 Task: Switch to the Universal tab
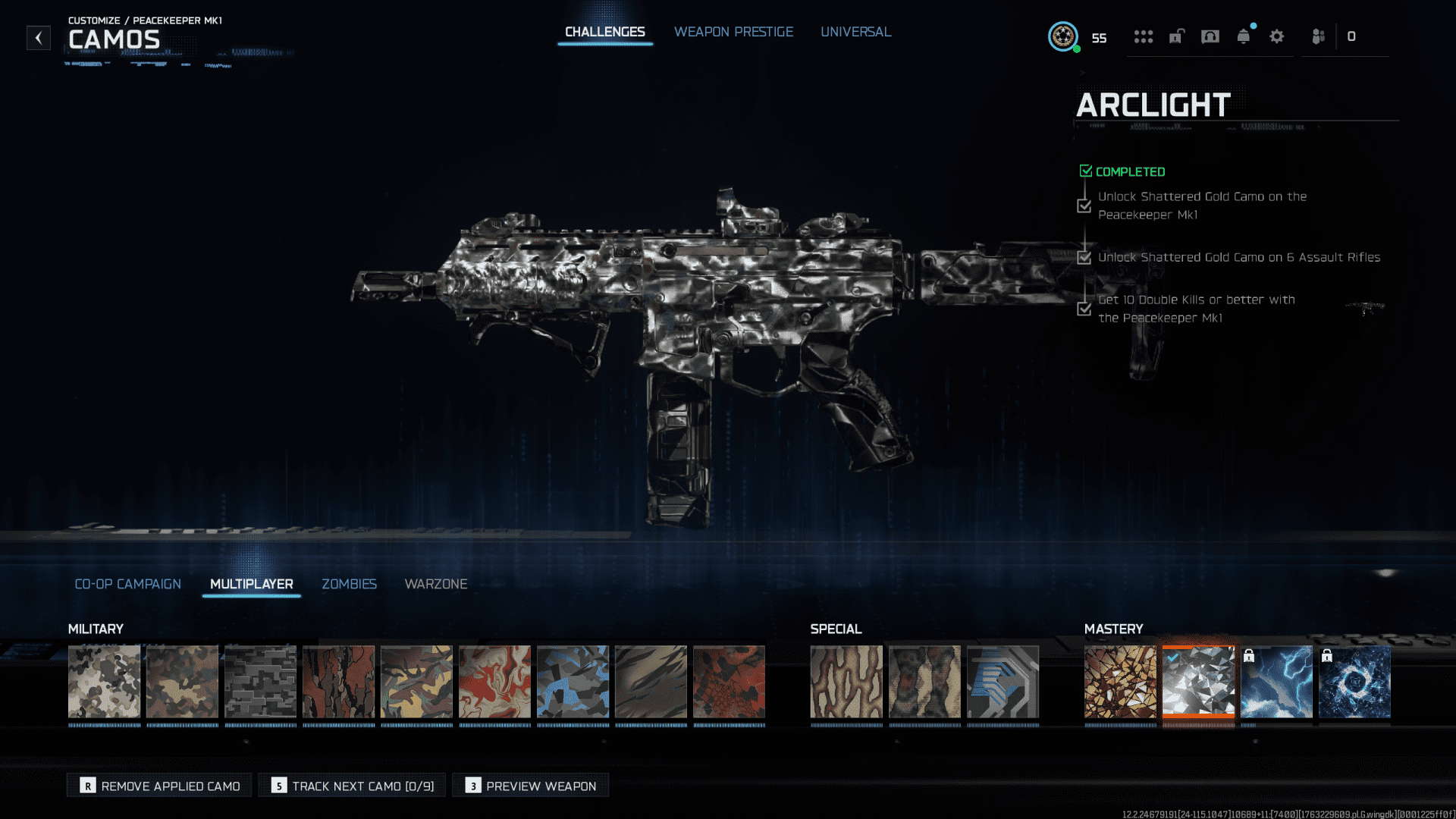click(x=855, y=32)
